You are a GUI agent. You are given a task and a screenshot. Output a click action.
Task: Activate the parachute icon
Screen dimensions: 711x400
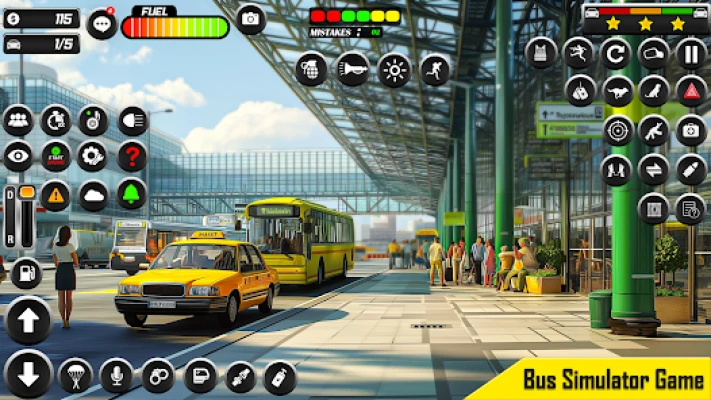(75, 376)
